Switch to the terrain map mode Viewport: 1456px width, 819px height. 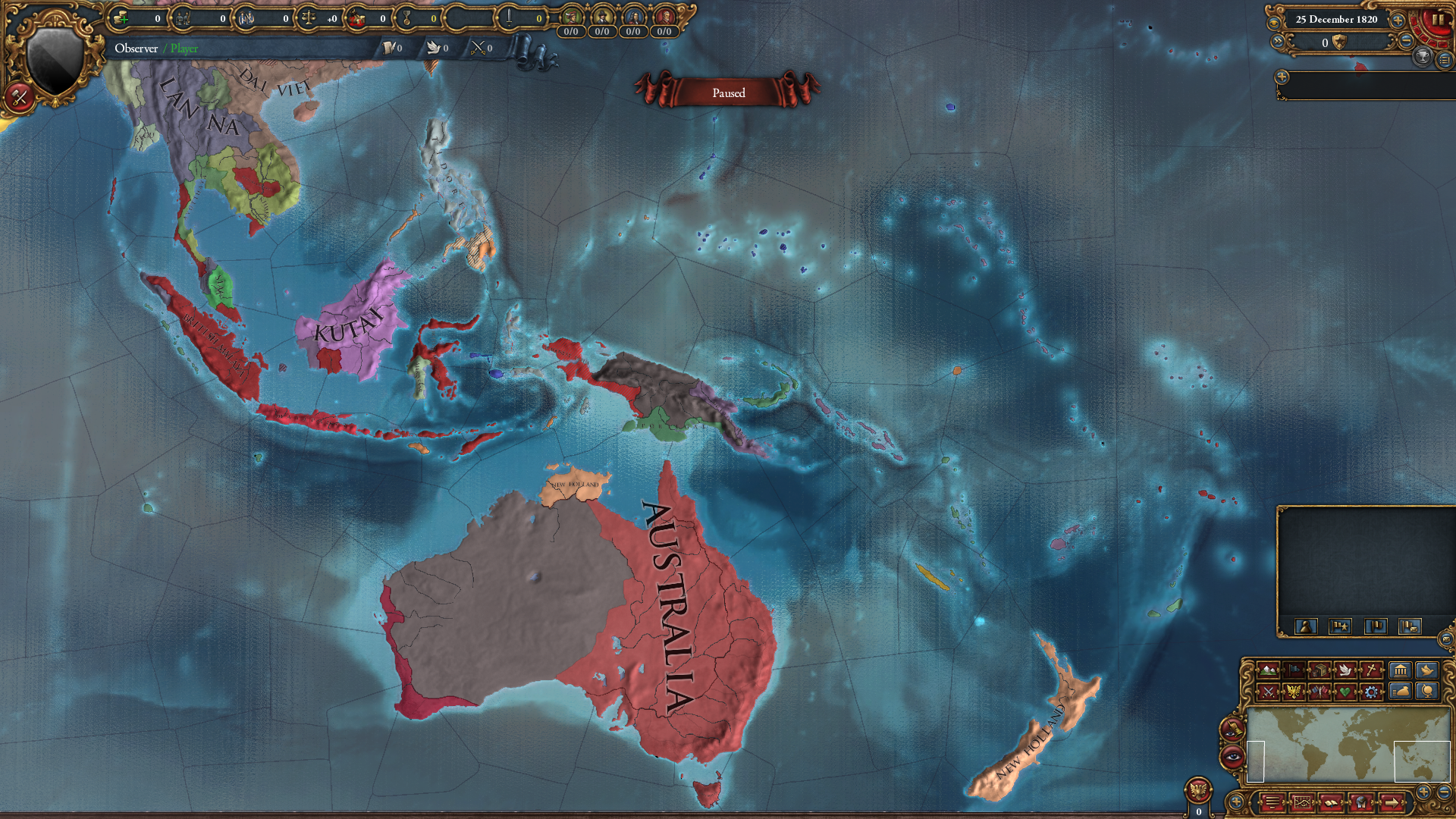tap(1268, 670)
